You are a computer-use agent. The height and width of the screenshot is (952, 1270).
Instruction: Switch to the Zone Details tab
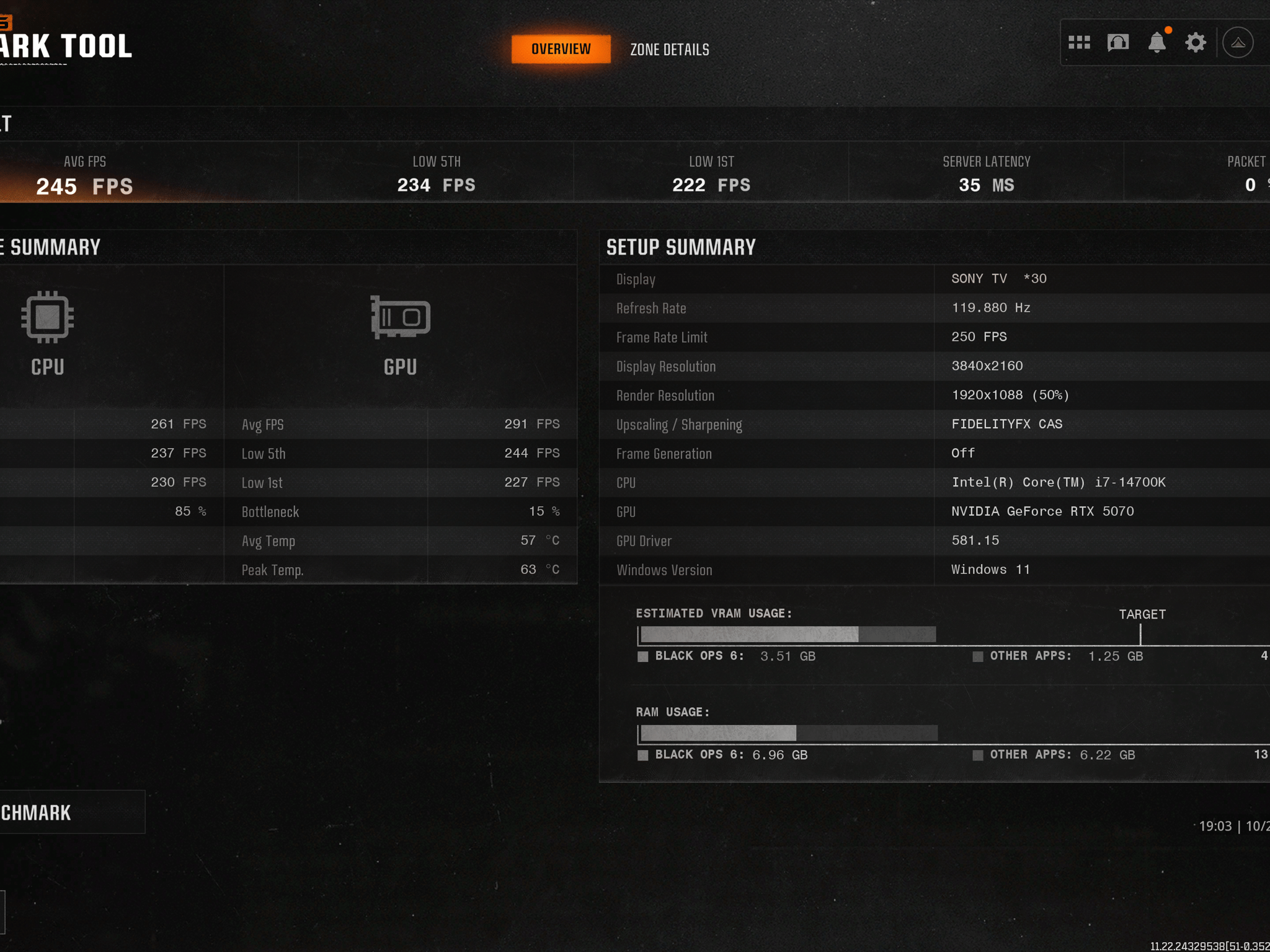(x=670, y=50)
